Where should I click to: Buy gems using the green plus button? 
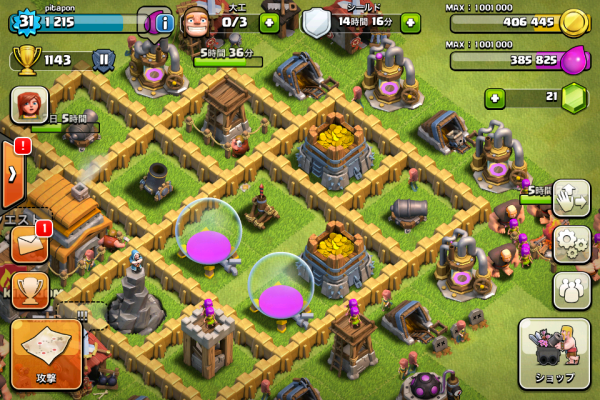(x=494, y=98)
